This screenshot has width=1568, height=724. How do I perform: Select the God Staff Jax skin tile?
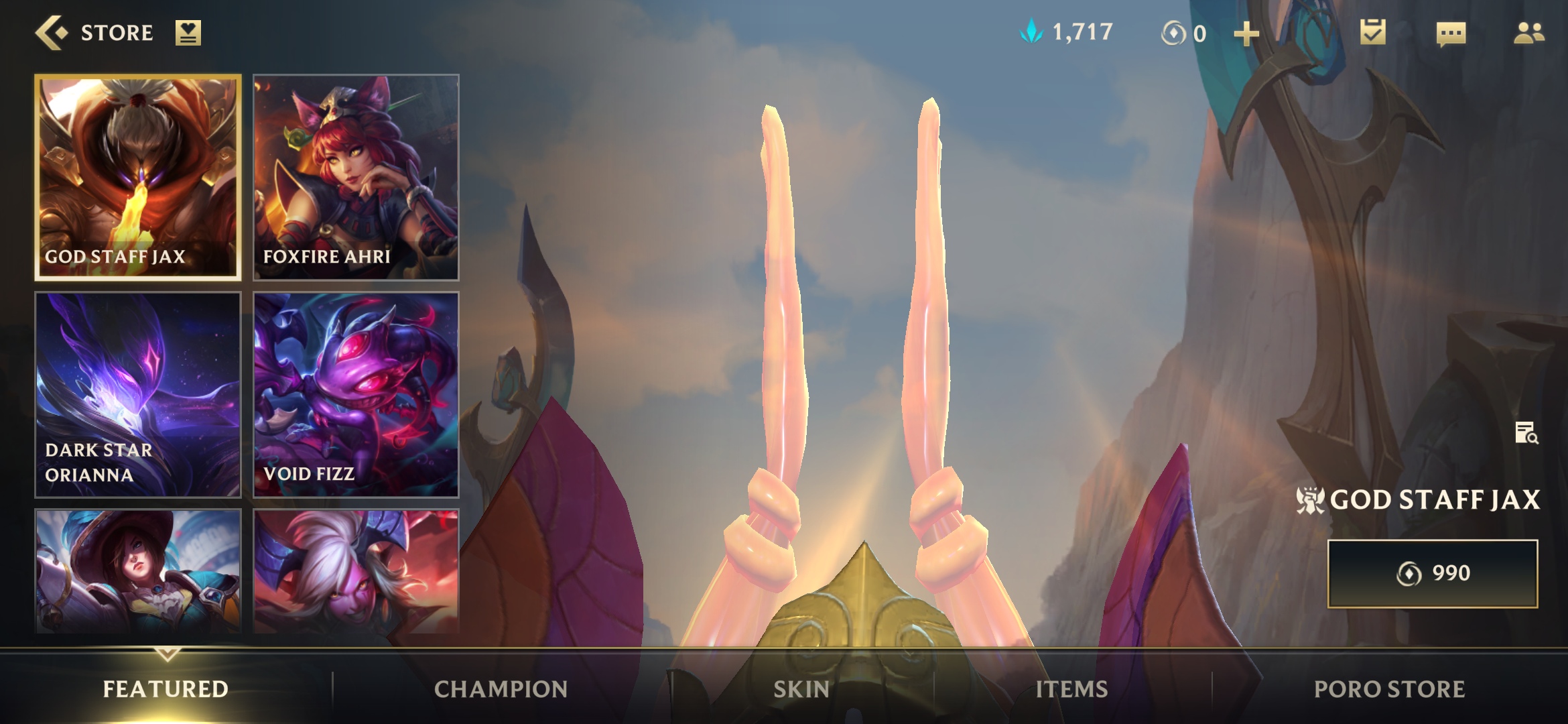click(x=138, y=177)
